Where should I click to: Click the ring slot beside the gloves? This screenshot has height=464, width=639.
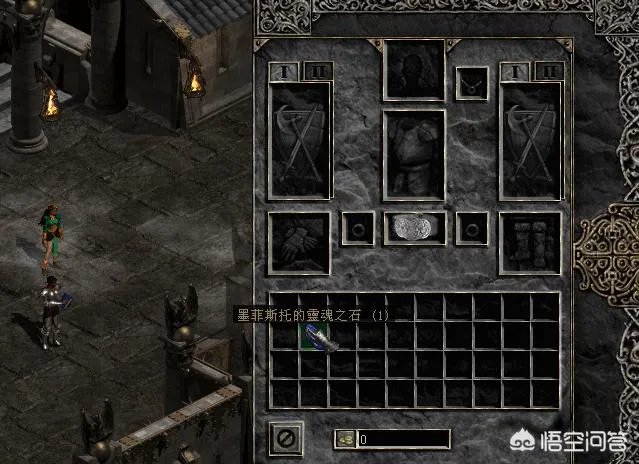[356, 228]
